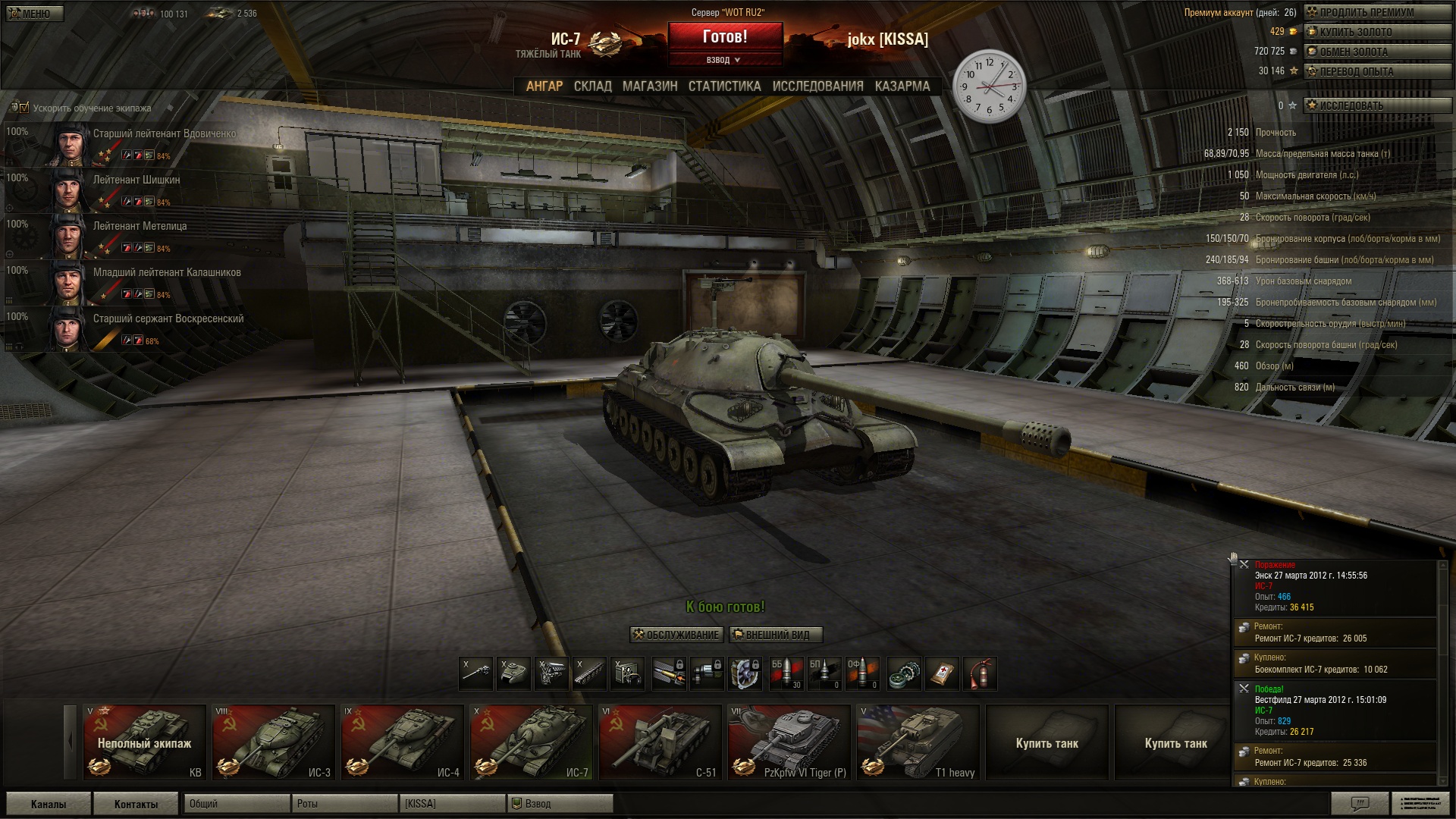Click the red Готов! battle button
This screenshot has height=819, width=1456.
[x=724, y=36]
